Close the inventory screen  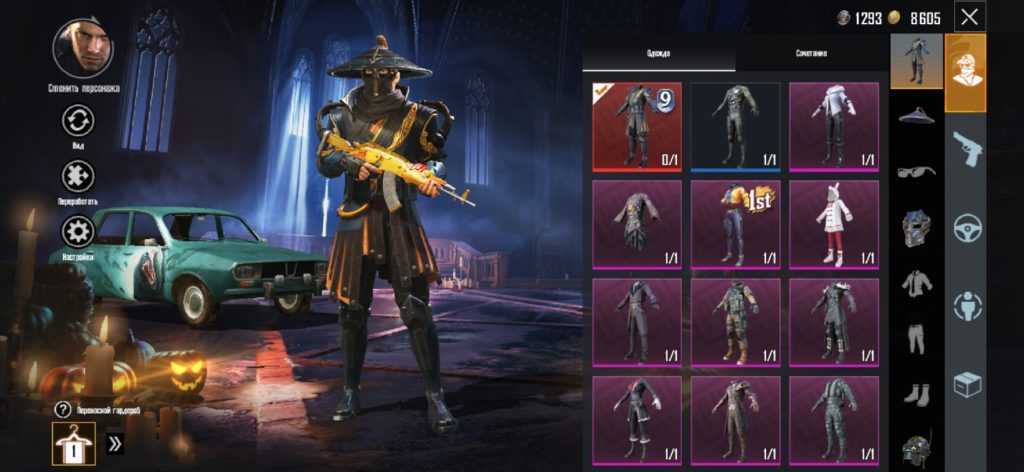969,16
